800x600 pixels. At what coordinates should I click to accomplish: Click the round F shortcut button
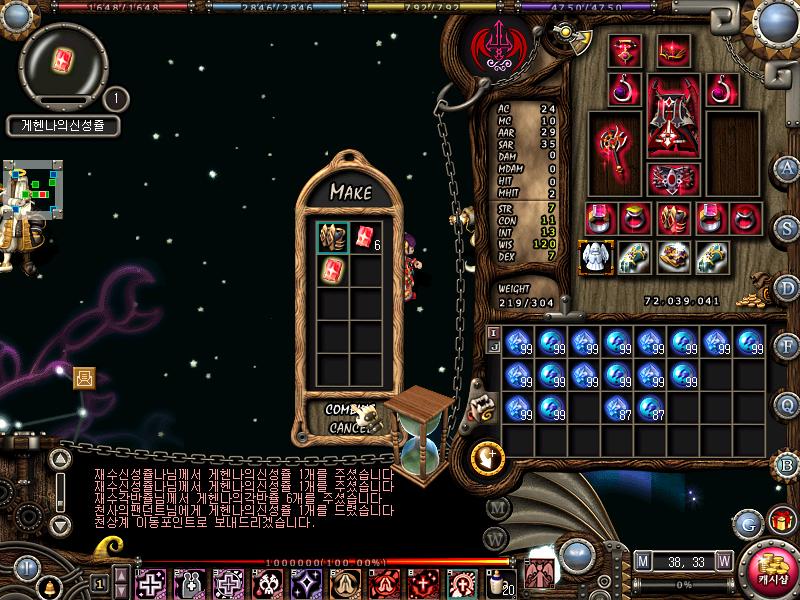coord(788,345)
